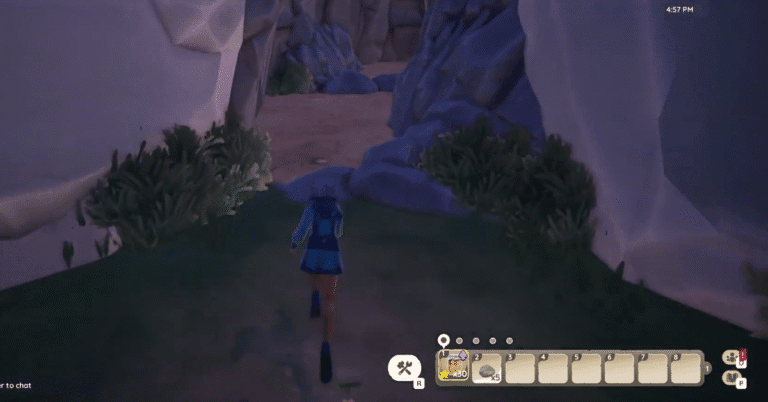Open the backpack inventory icon
The image size is (768, 402).
733,378
